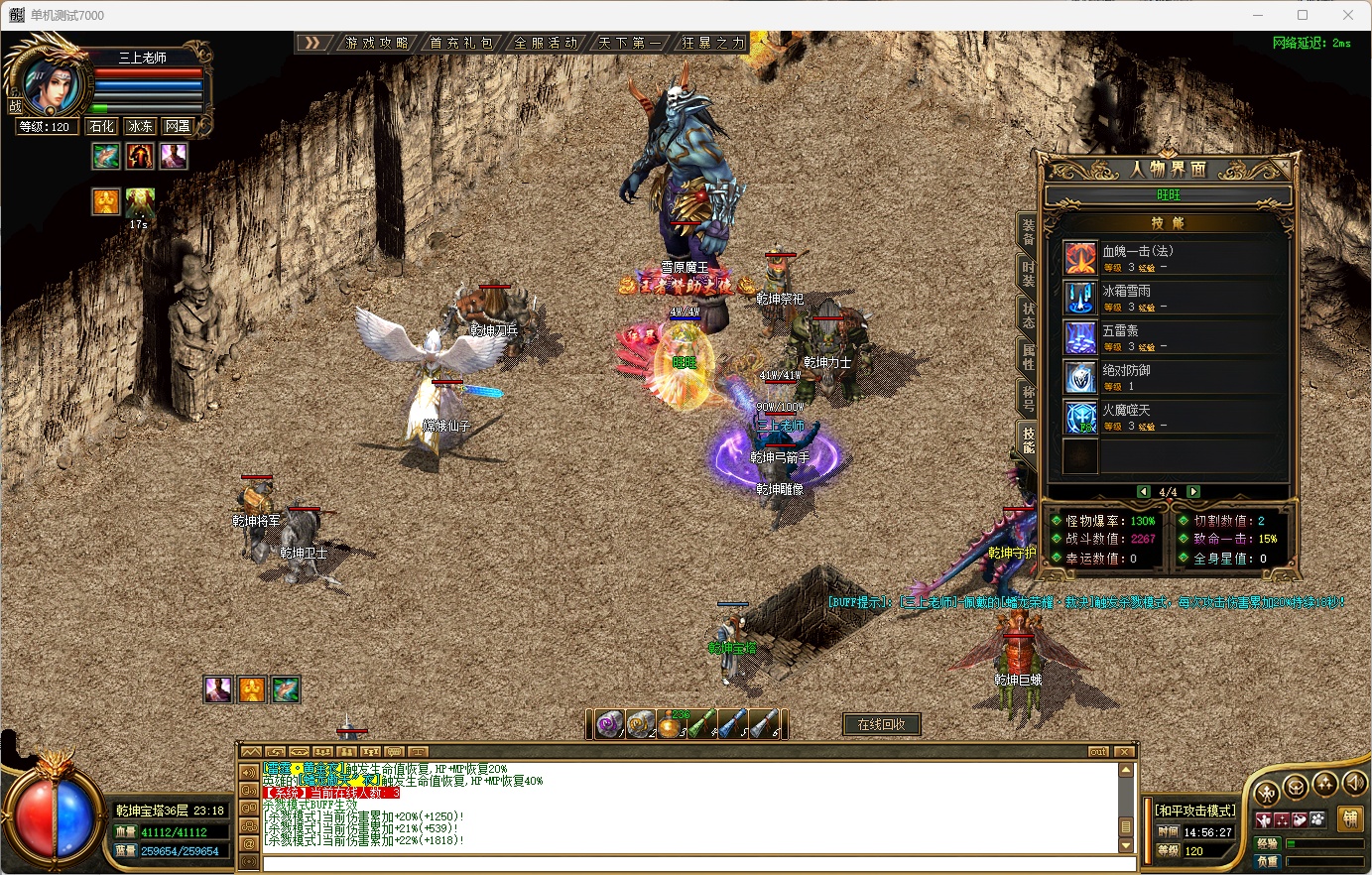Open the 狂暴之力 berserk power menu
Viewport: 1372px width, 875px height.
712,43
